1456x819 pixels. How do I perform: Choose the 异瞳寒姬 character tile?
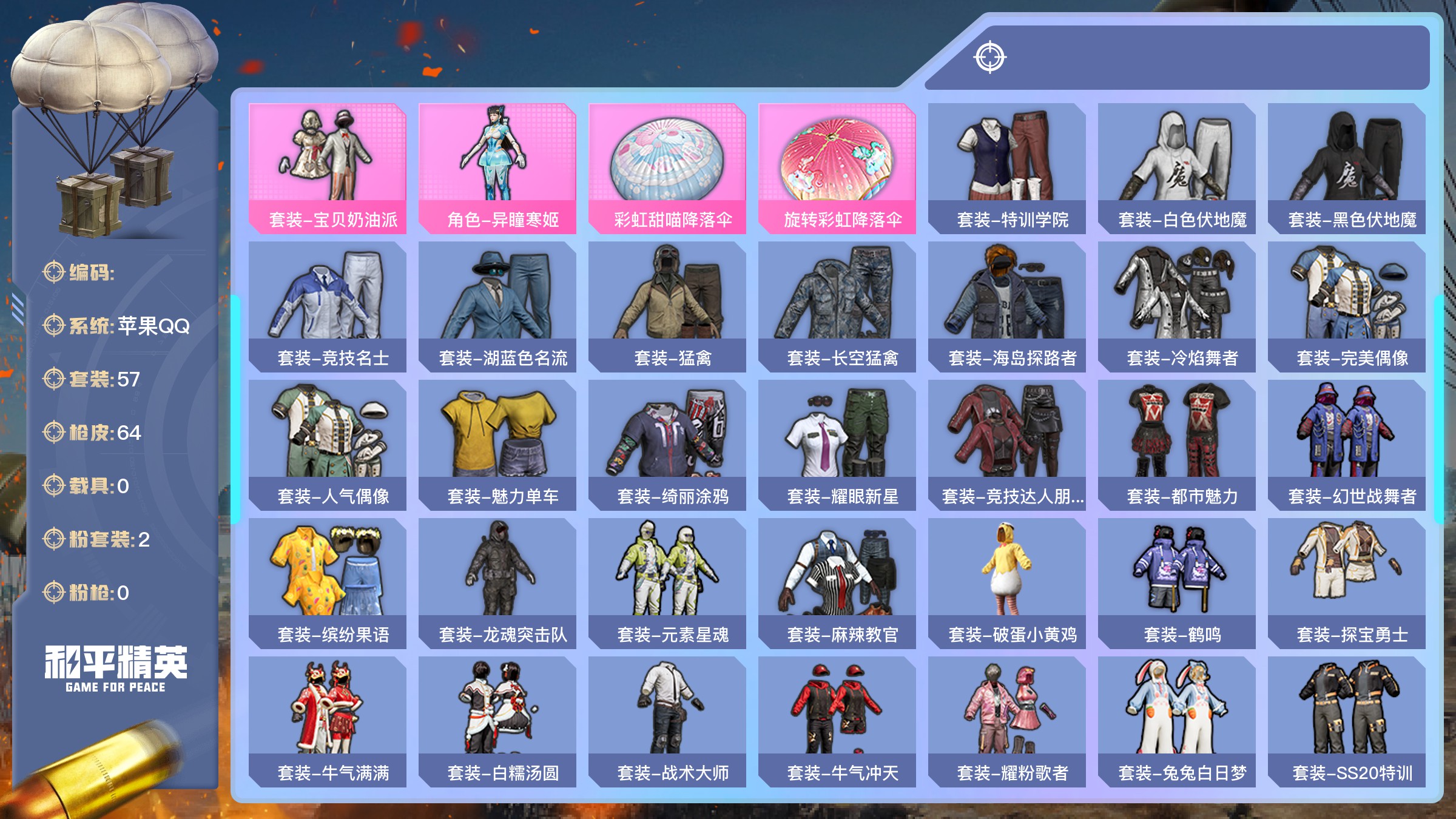[x=497, y=168]
